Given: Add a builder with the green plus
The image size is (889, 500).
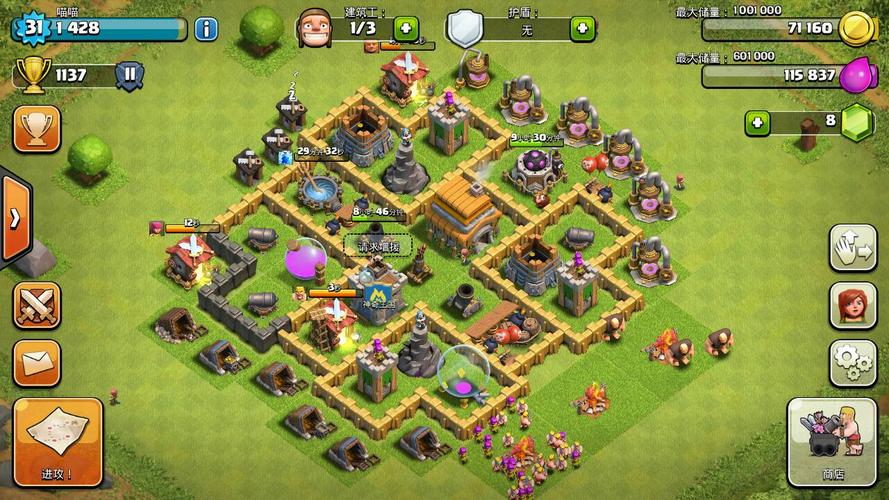Looking at the screenshot, I should (x=406, y=28).
